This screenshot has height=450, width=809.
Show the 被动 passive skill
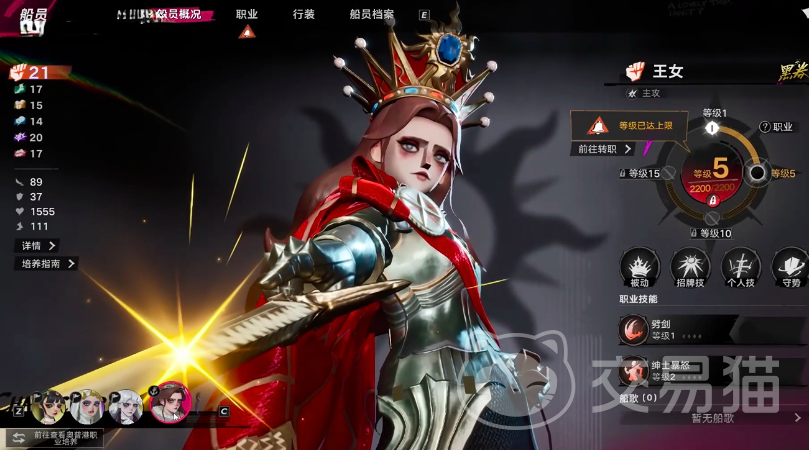(x=639, y=266)
